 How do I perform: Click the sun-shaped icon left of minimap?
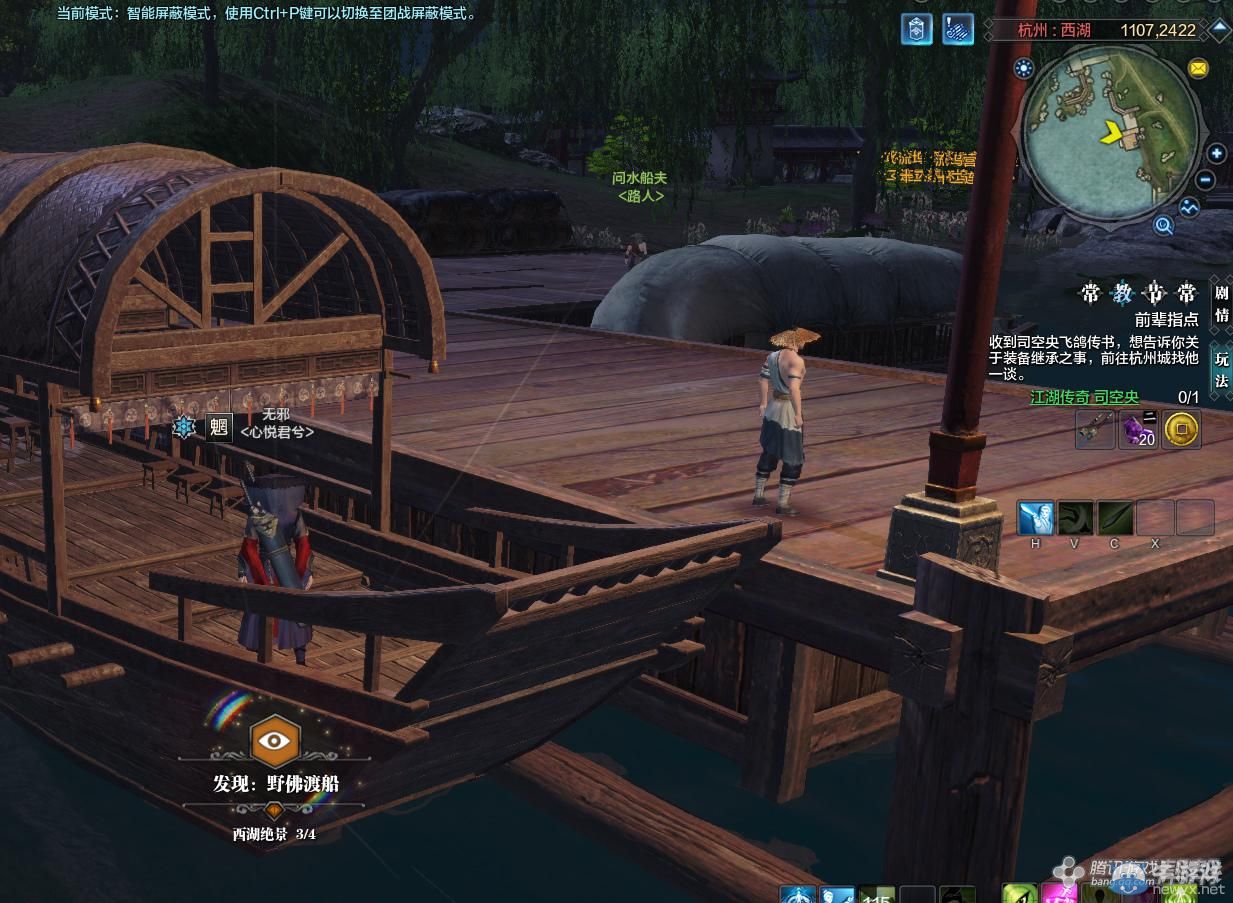[1023, 68]
